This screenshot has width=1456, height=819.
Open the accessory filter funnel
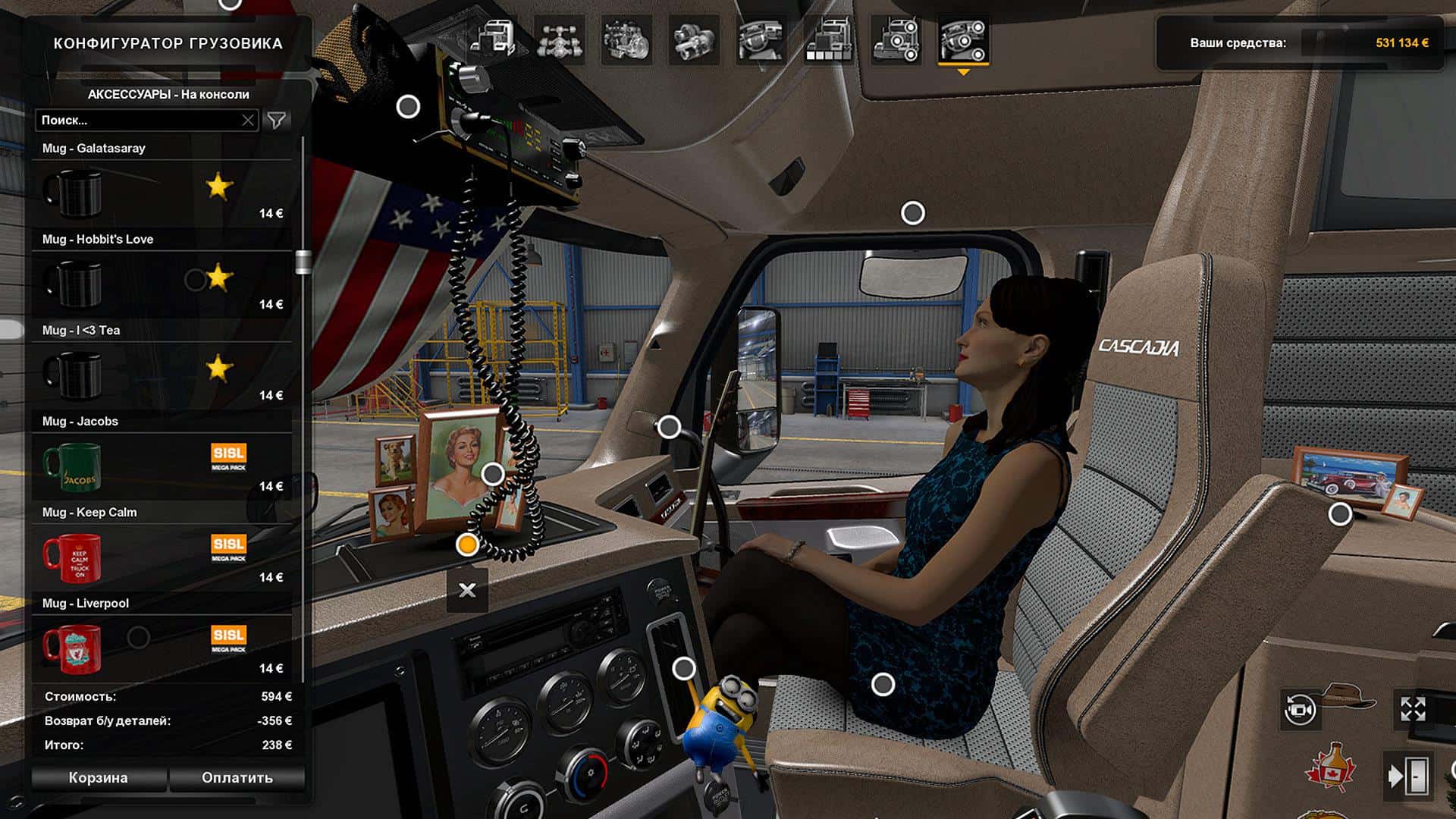[x=277, y=120]
